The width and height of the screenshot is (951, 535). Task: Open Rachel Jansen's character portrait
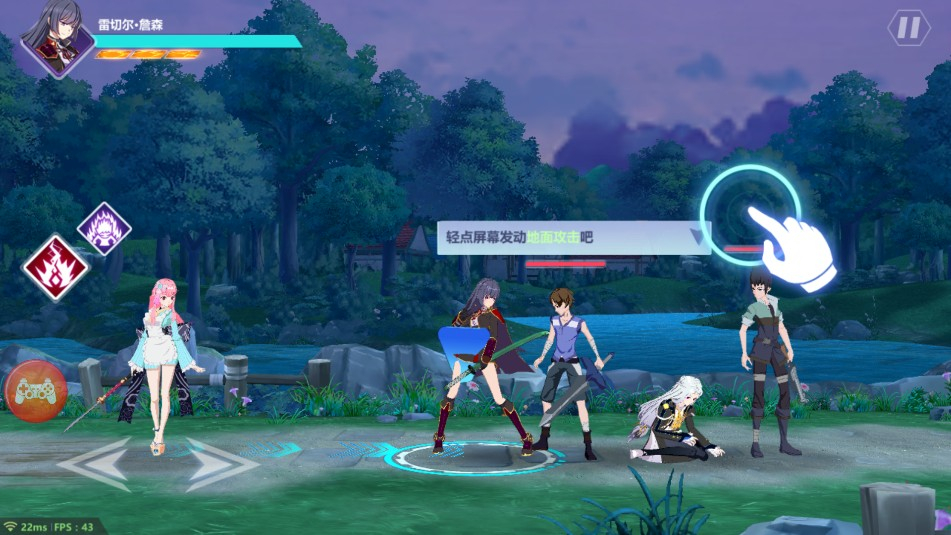click(x=58, y=40)
